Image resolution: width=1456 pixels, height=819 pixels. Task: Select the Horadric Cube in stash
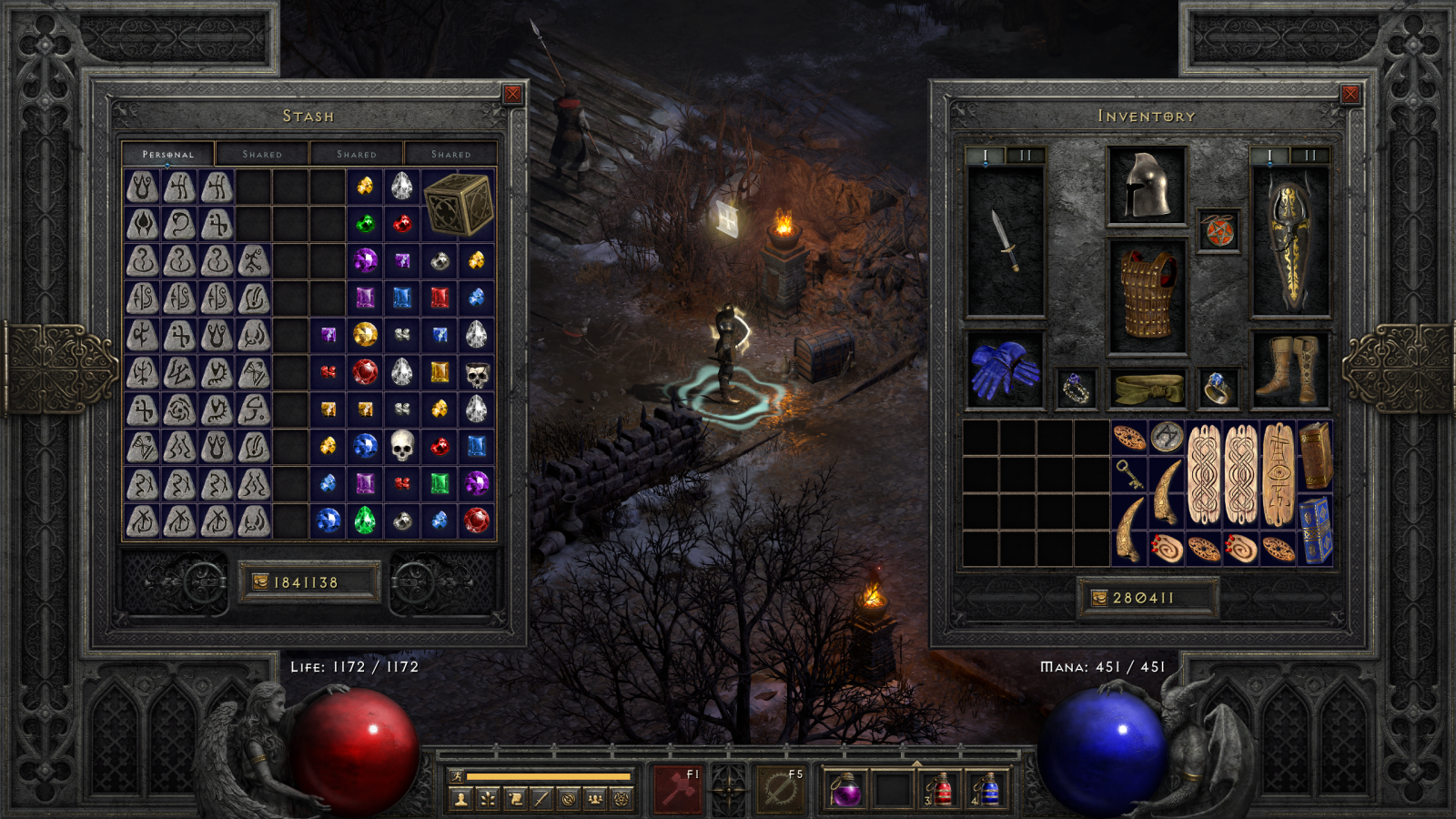tap(458, 204)
